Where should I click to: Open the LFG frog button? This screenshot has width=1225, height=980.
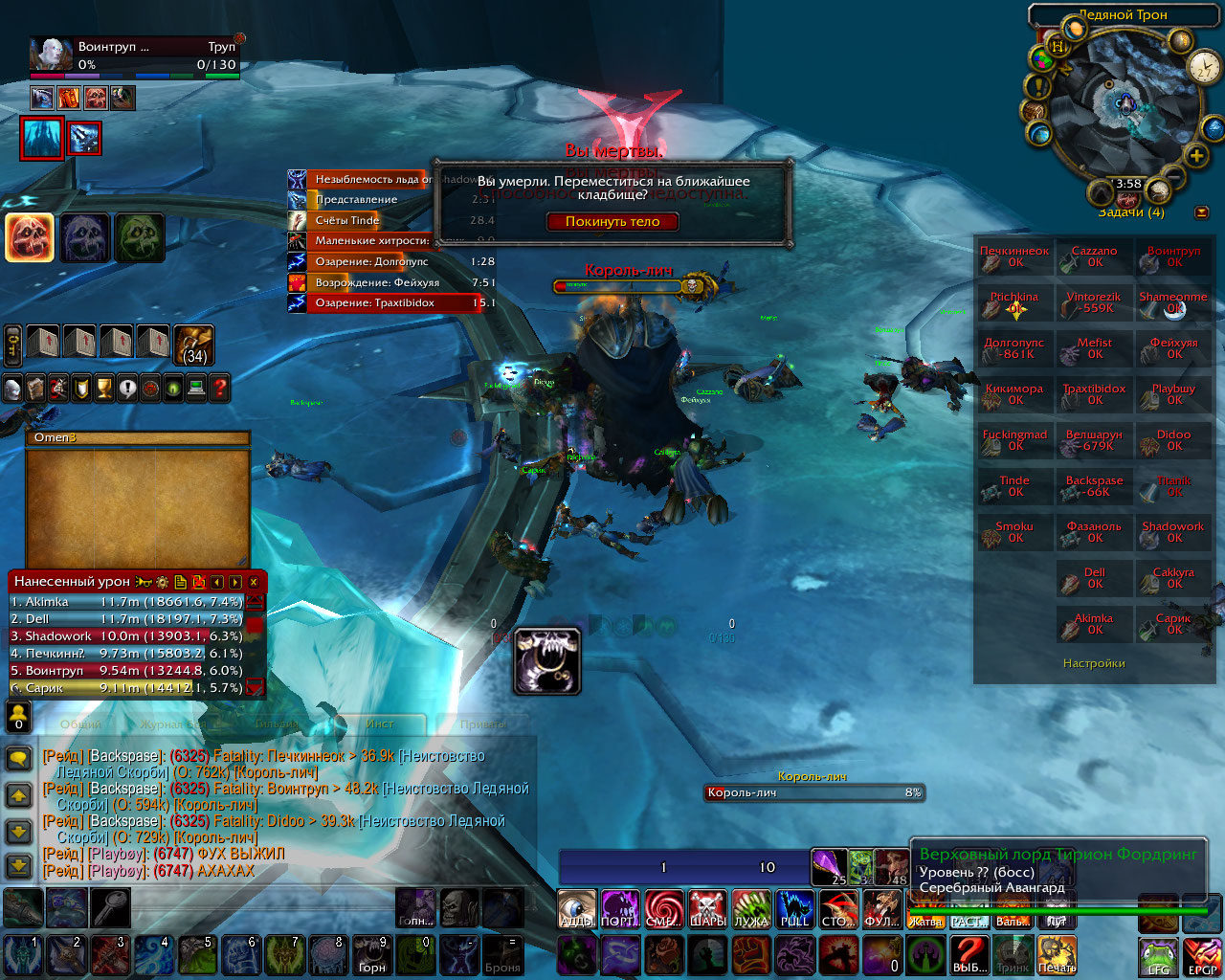(x=1158, y=956)
